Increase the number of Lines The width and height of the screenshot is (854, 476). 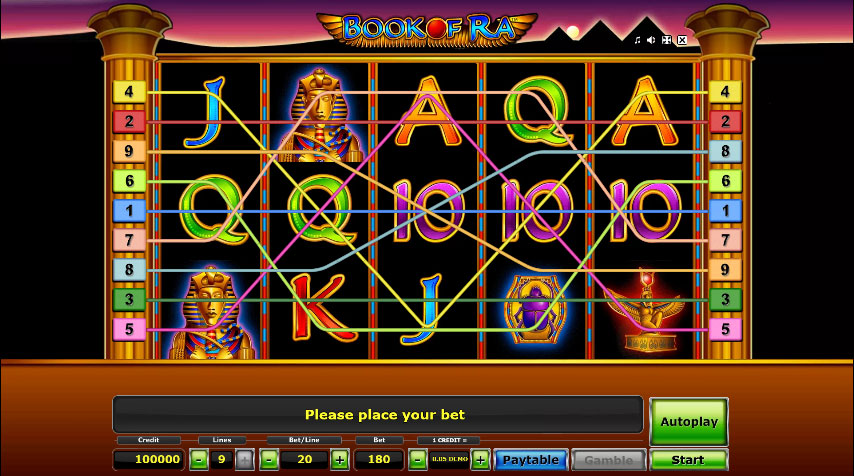pos(244,460)
